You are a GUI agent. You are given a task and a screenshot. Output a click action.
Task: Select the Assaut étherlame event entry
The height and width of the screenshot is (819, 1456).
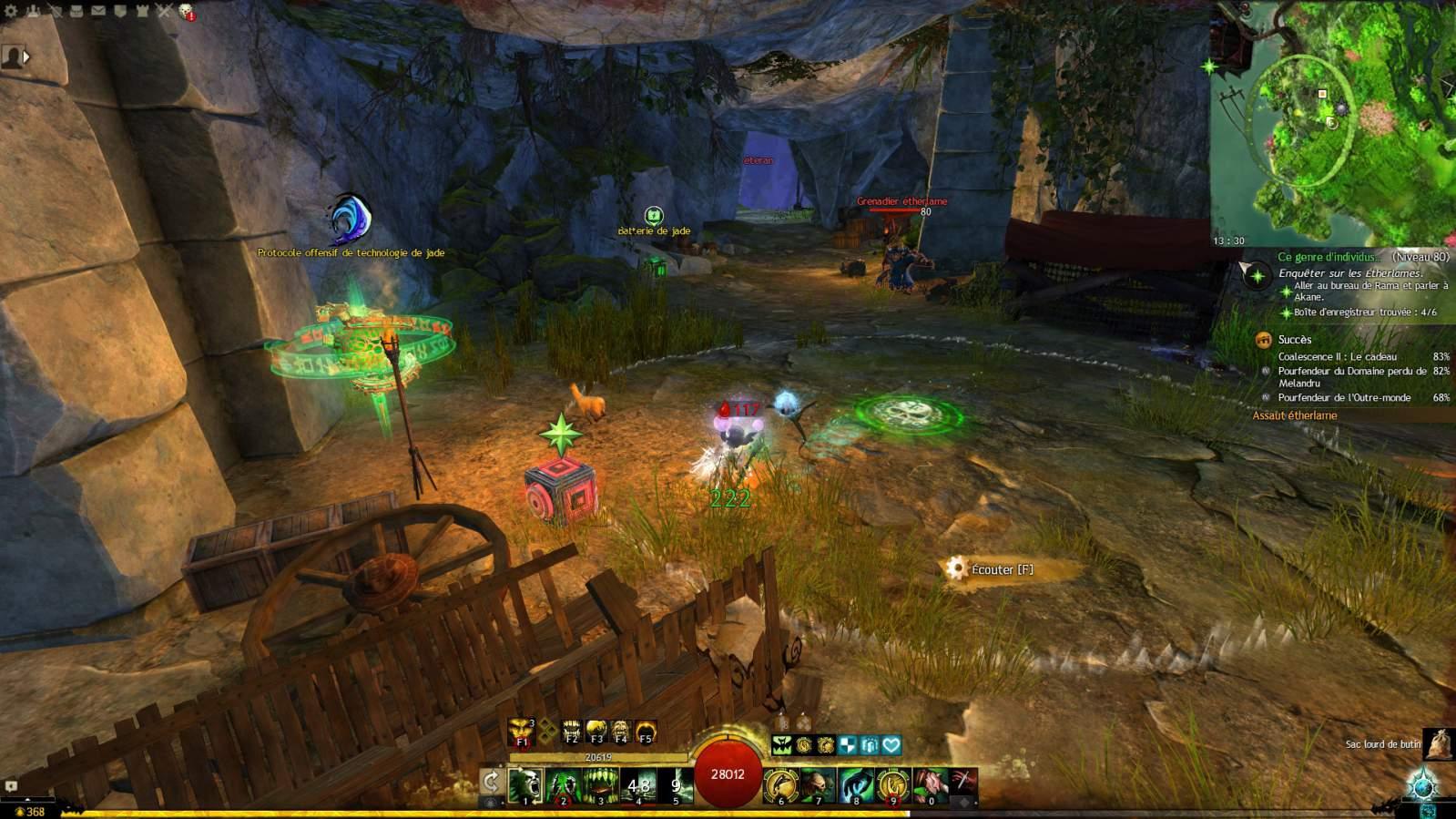pyautogui.click(x=1294, y=415)
